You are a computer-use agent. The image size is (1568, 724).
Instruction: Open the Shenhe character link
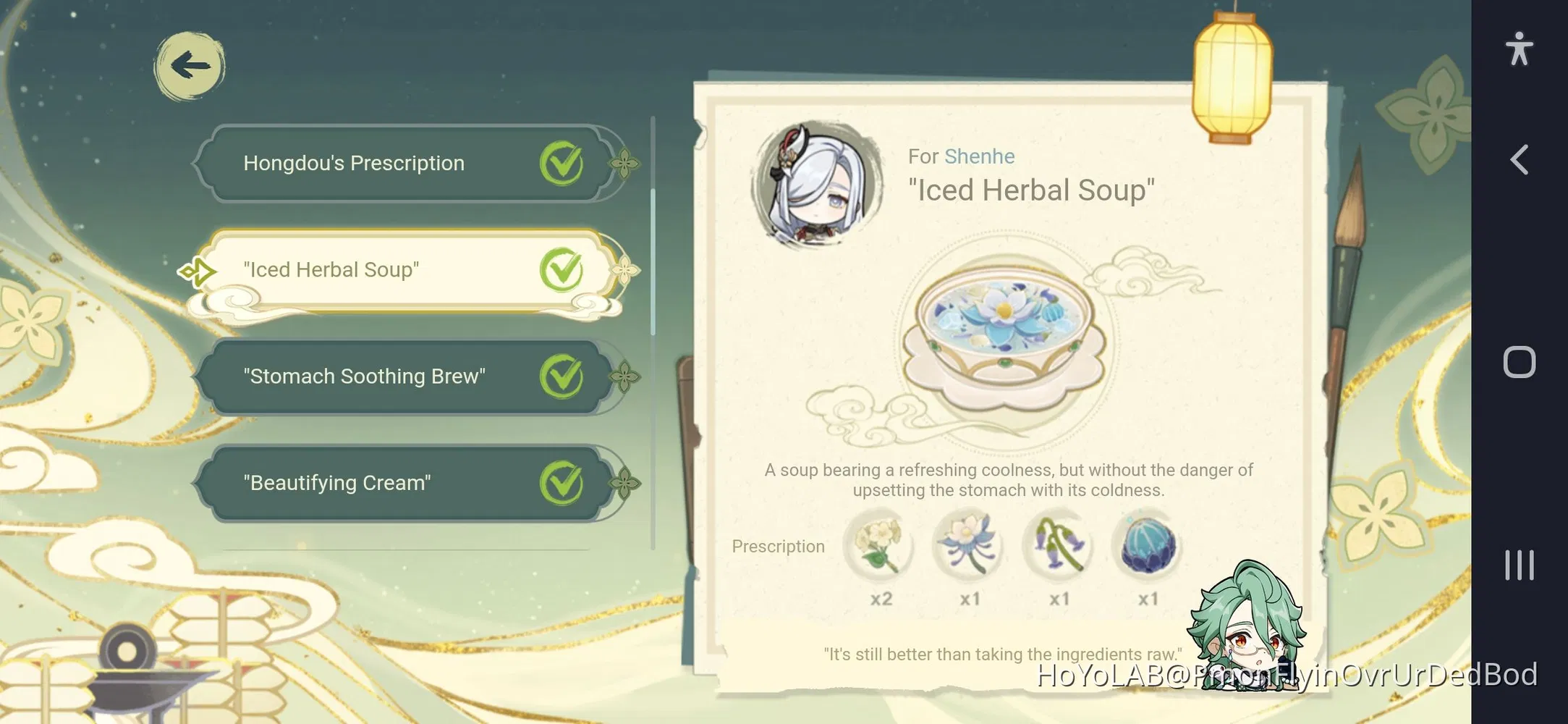click(980, 156)
